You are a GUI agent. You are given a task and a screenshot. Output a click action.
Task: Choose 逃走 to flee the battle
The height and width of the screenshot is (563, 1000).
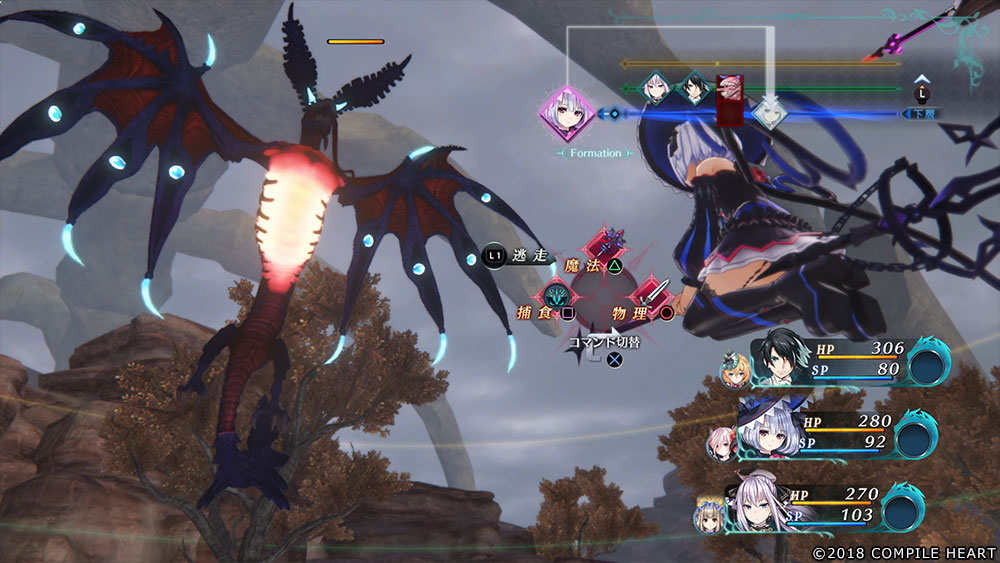(516, 256)
